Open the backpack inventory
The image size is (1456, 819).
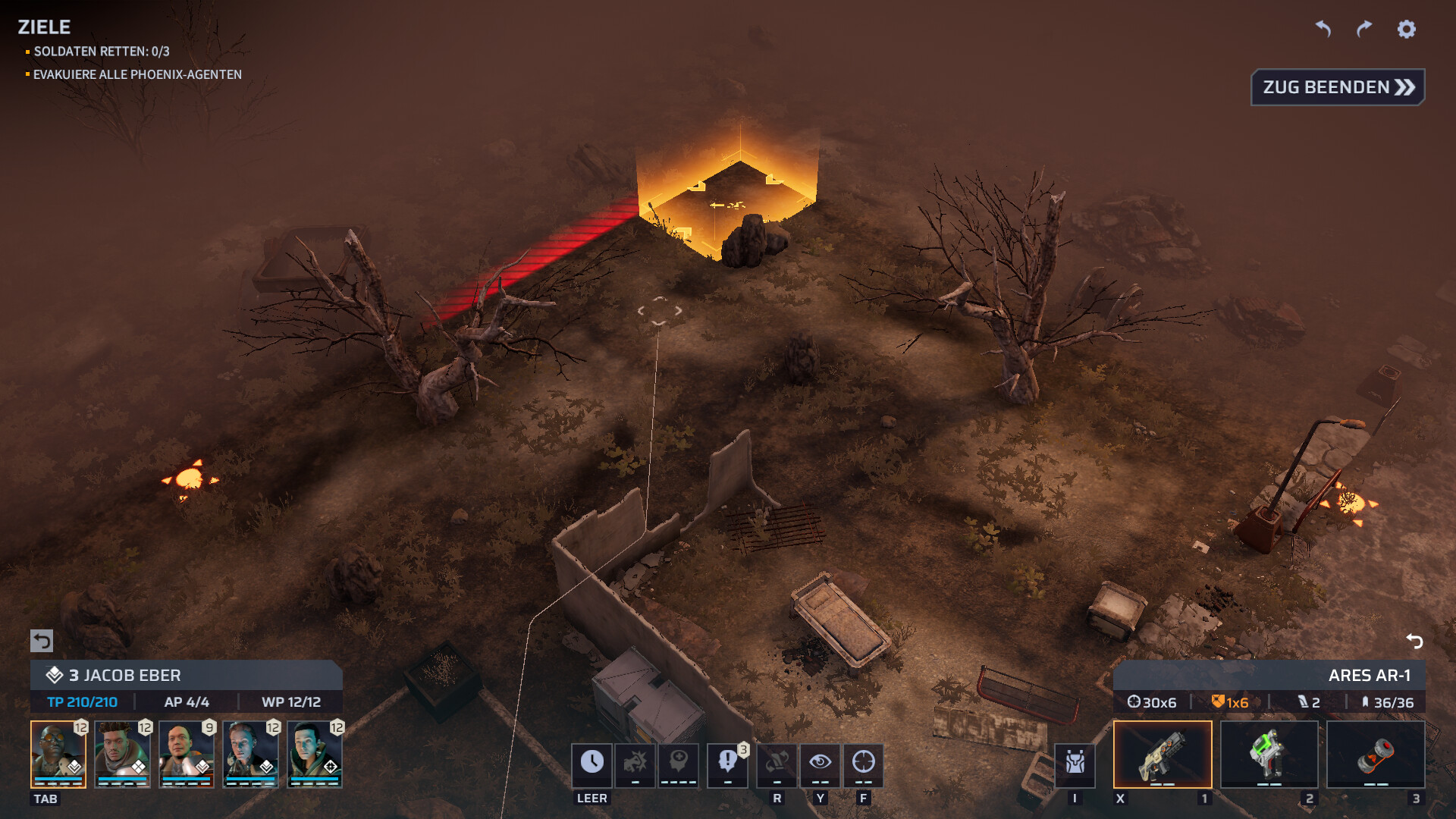1075,764
